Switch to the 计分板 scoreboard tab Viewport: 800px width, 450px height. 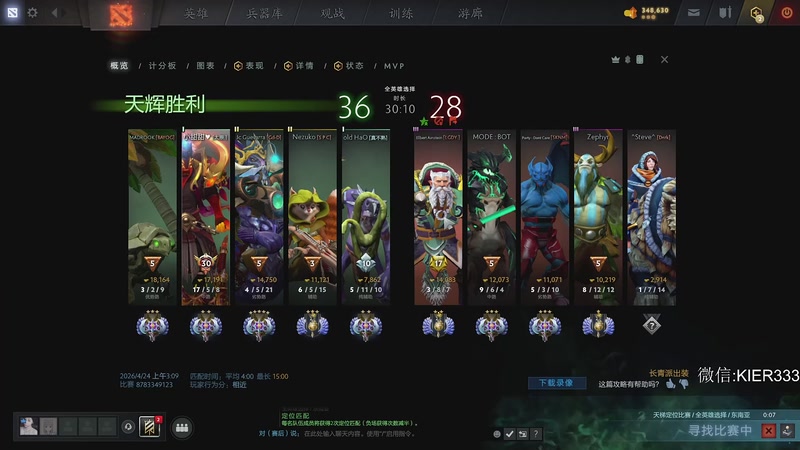[161, 66]
